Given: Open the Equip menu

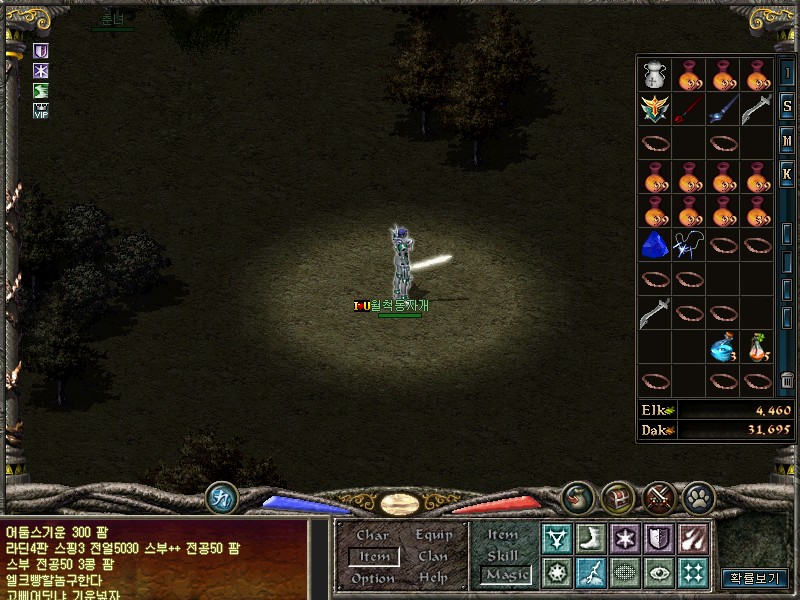Looking at the screenshot, I should point(433,535).
